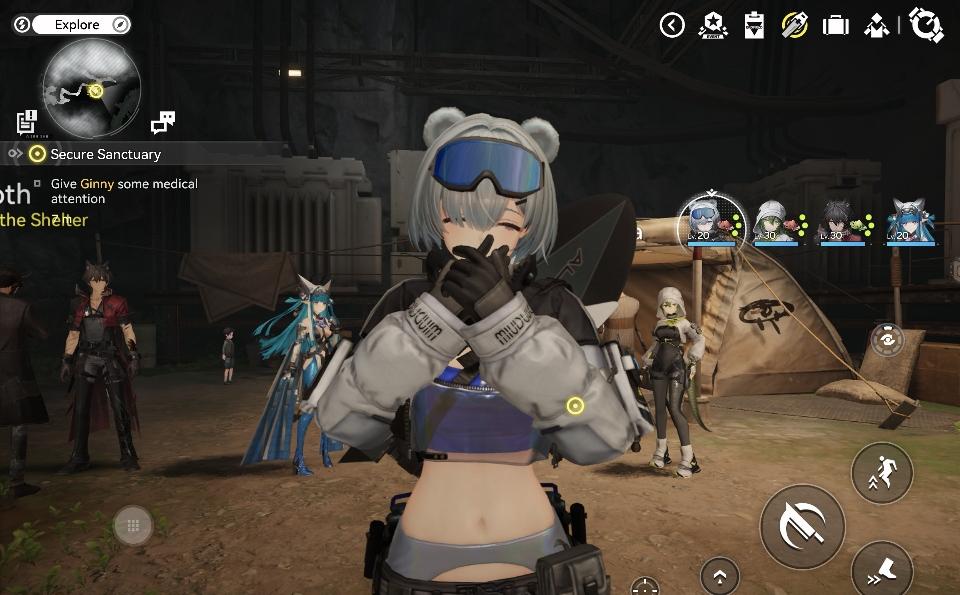Tap the small swirl skill button
The image size is (960, 595).
[x=886, y=340]
